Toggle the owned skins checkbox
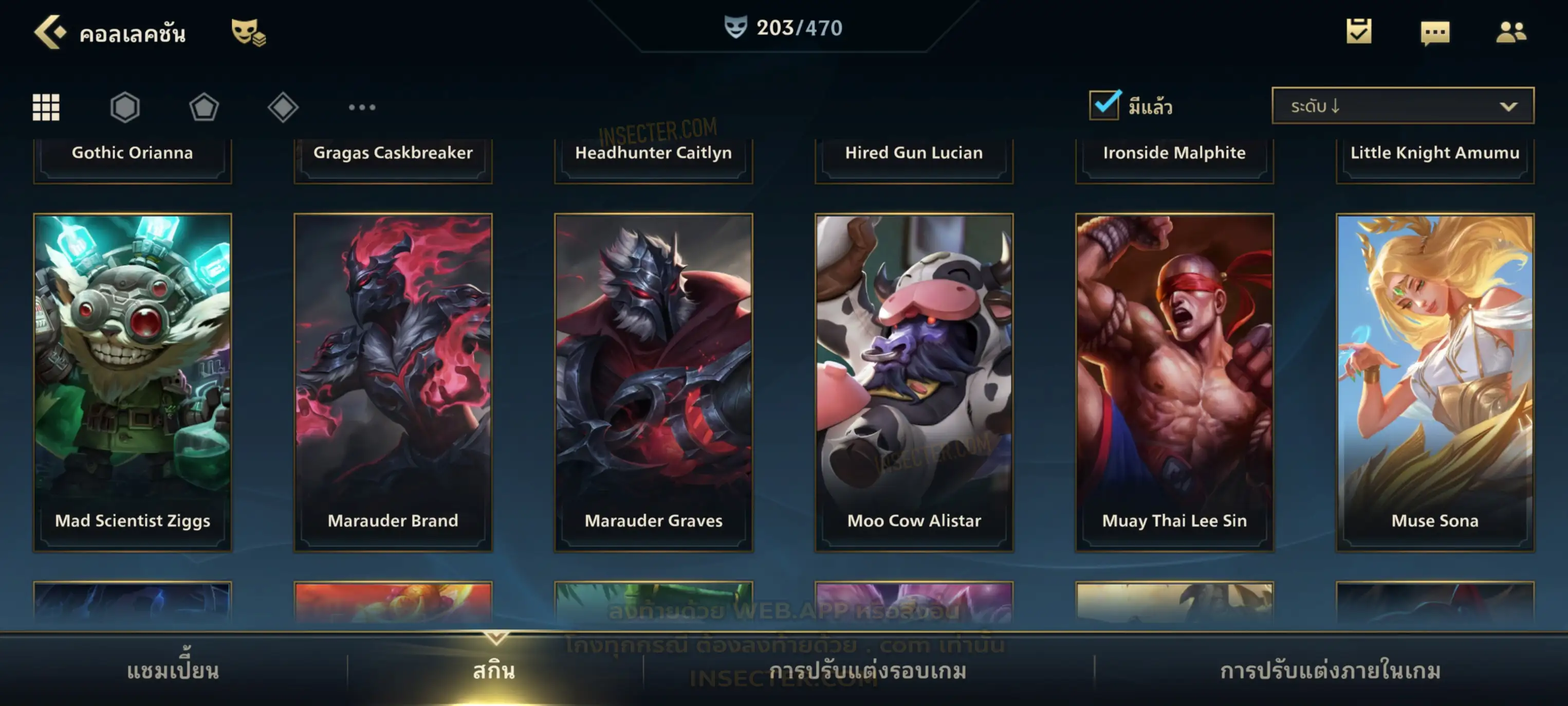 tap(1104, 105)
